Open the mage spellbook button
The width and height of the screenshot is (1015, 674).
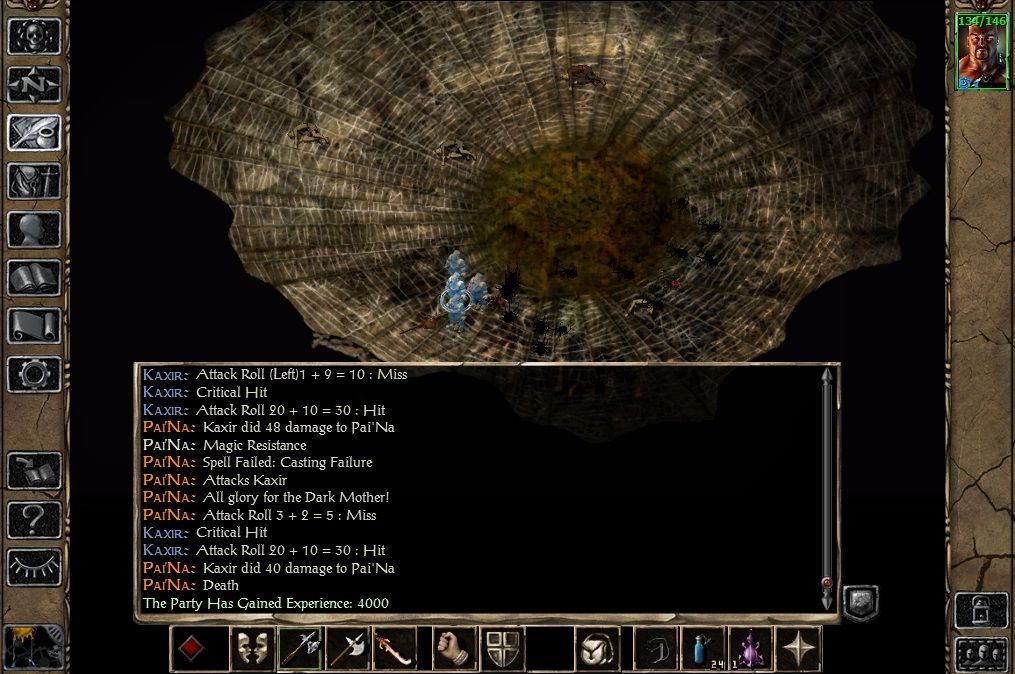[x=34, y=277]
